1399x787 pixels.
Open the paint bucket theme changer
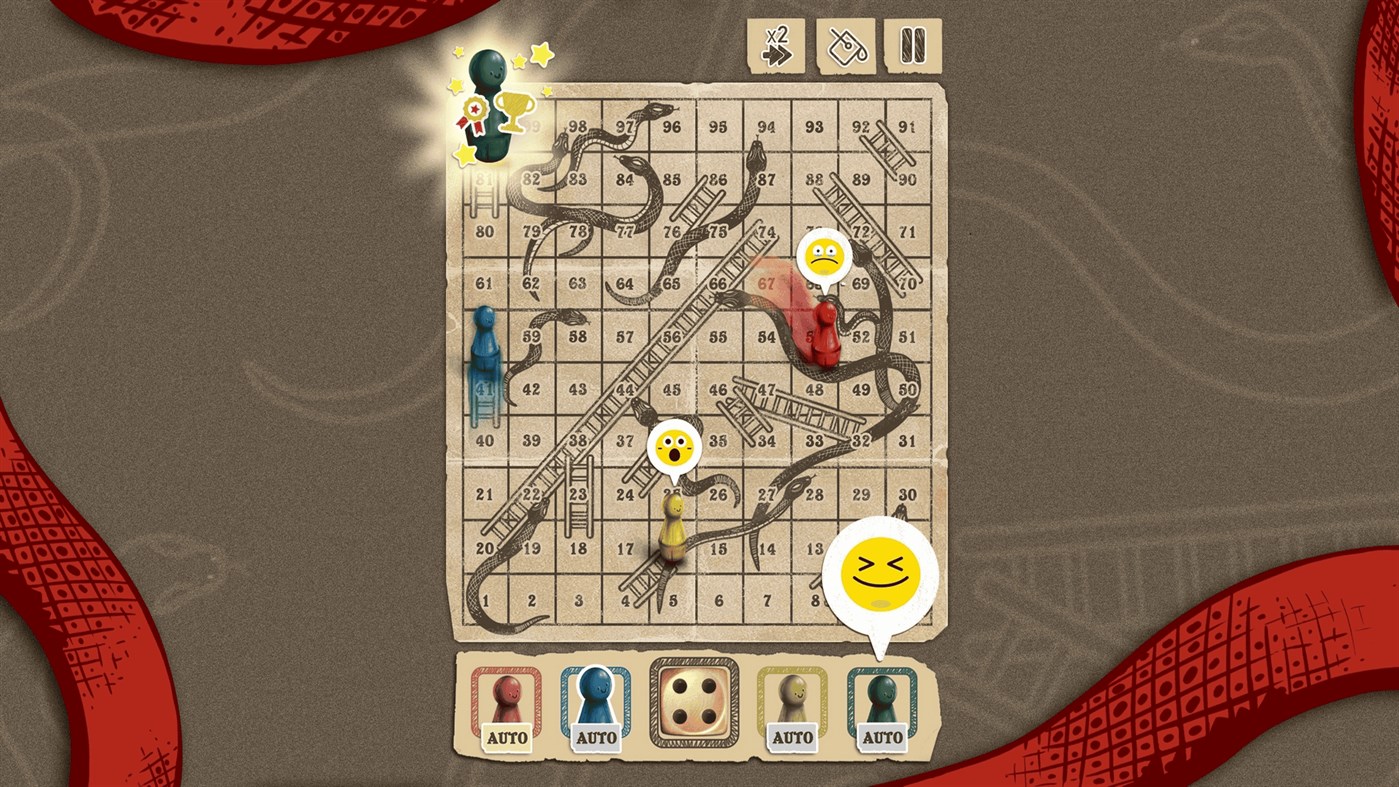[845, 45]
